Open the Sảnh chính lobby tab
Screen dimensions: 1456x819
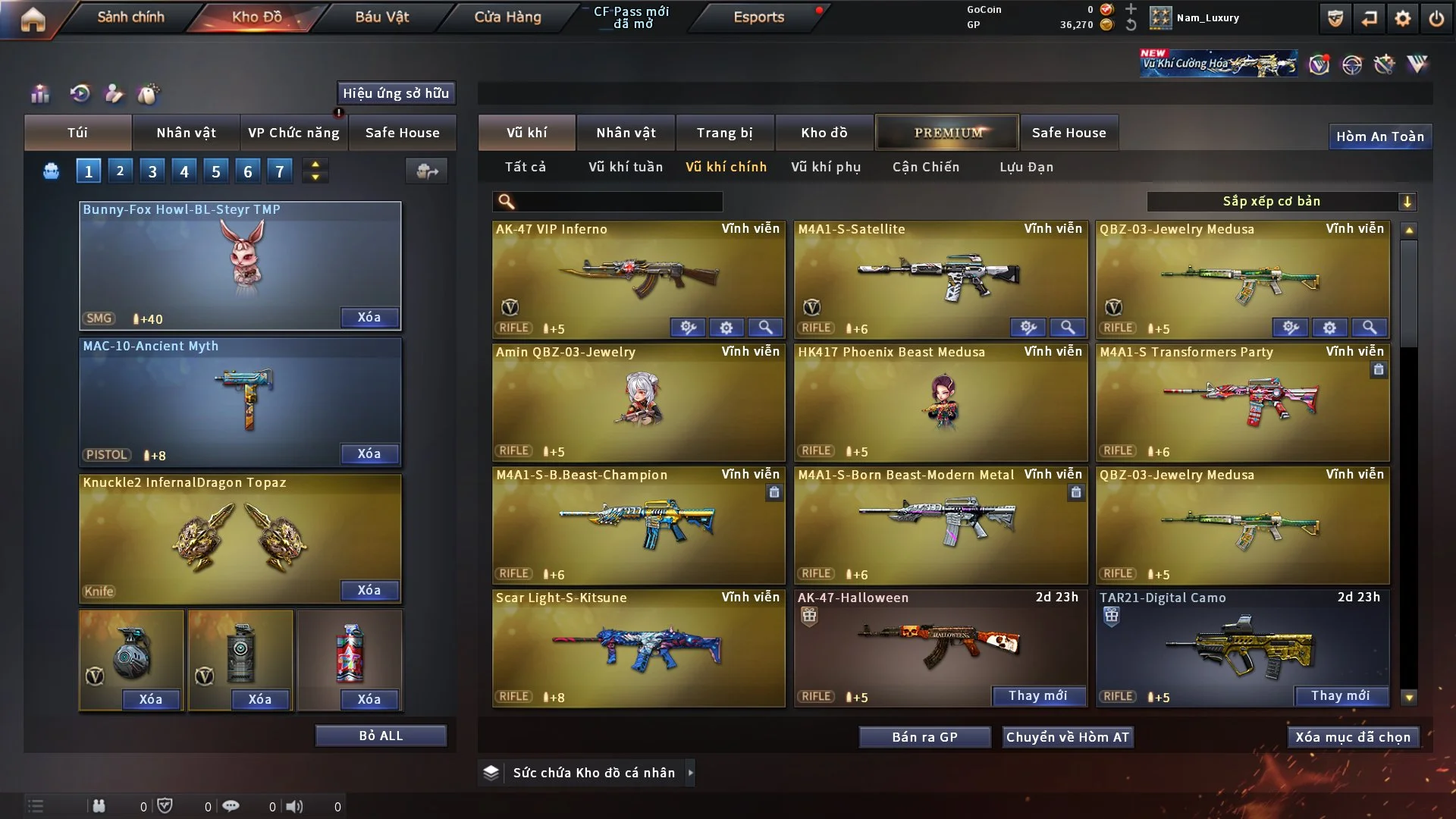coord(130,17)
